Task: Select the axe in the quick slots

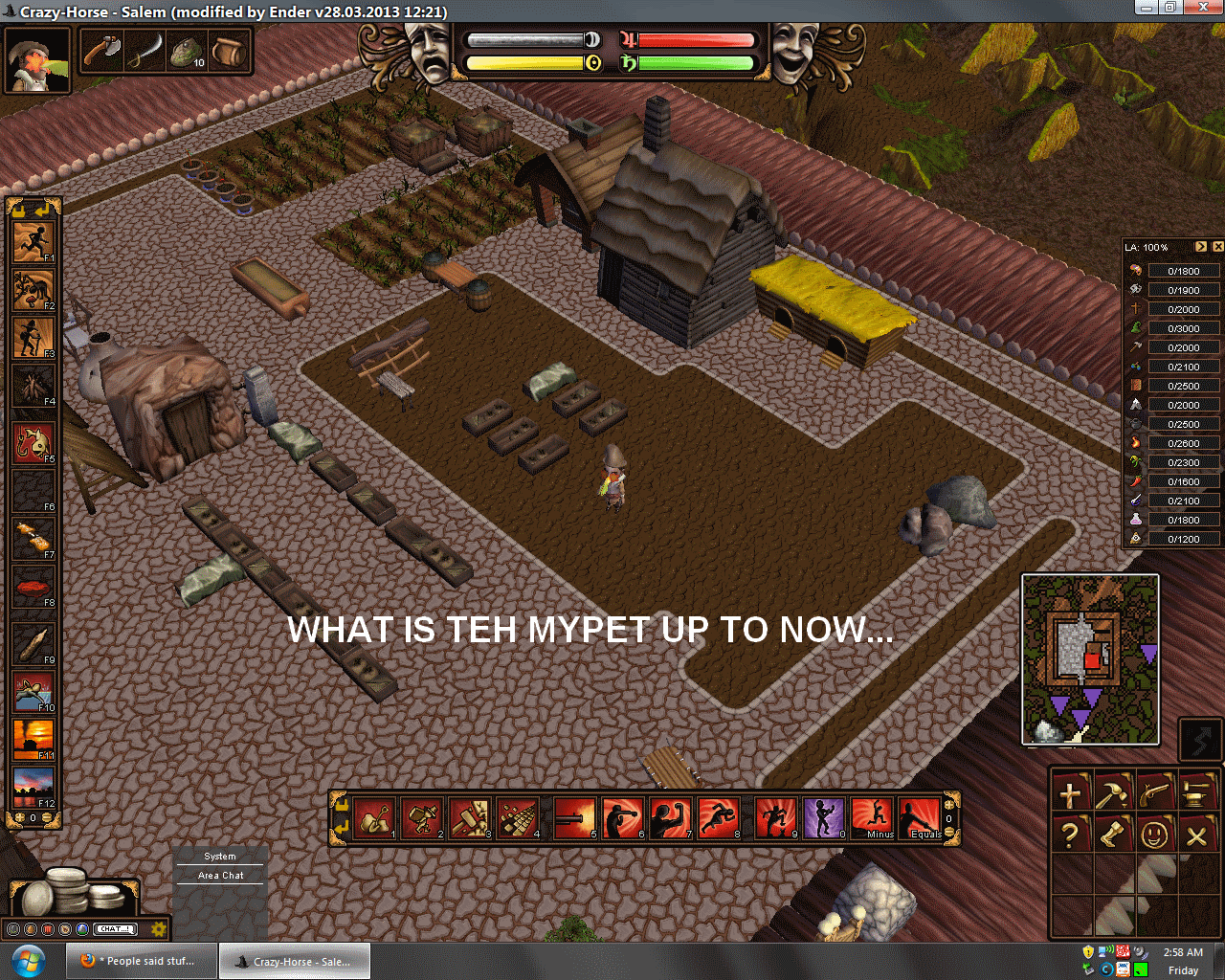Action: click(100, 51)
